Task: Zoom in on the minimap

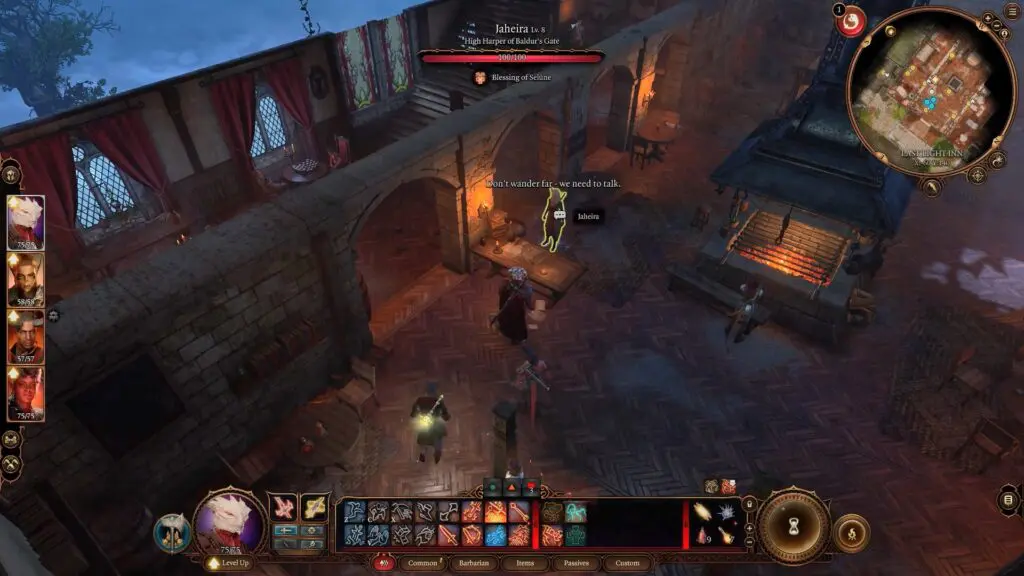Action: pyautogui.click(x=986, y=18)
